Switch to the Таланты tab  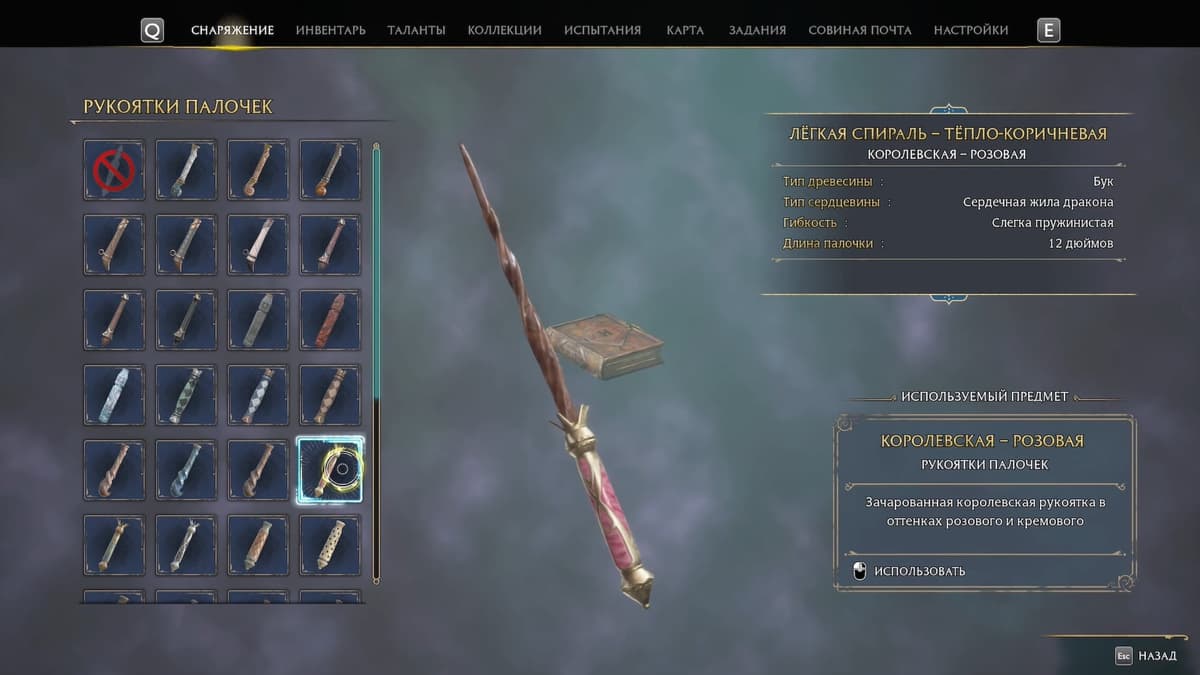[416, 30]
